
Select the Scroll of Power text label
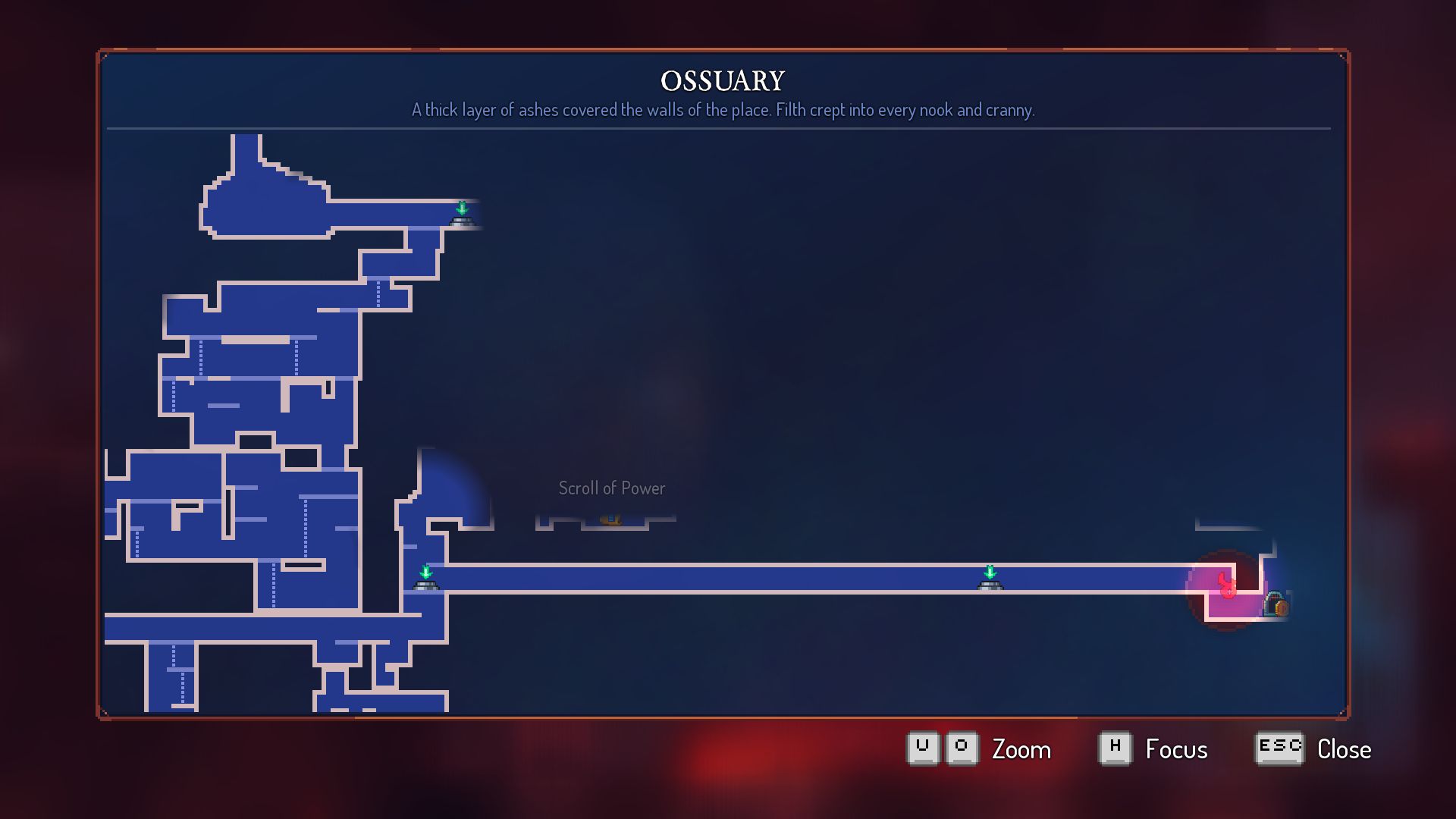coord(611,488)
